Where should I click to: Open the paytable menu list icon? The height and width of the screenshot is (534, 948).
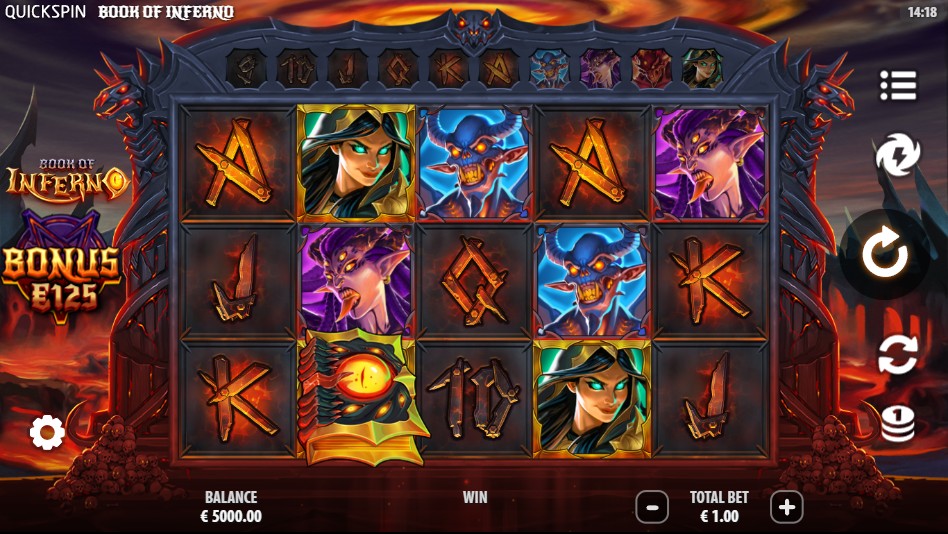pyautogui.click(x=898, y=86)
